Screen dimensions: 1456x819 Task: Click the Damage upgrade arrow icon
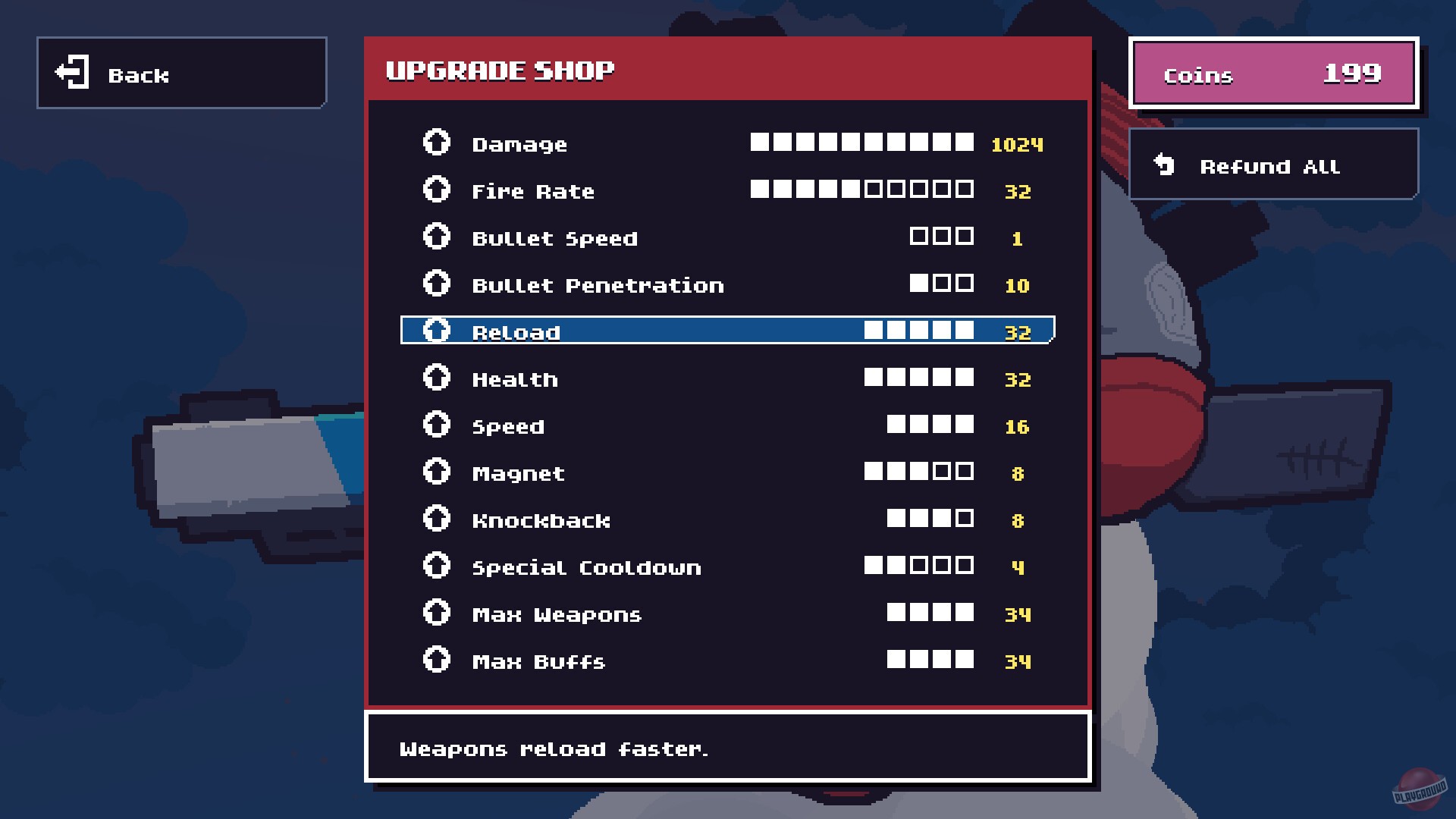[x=436, y=142]
